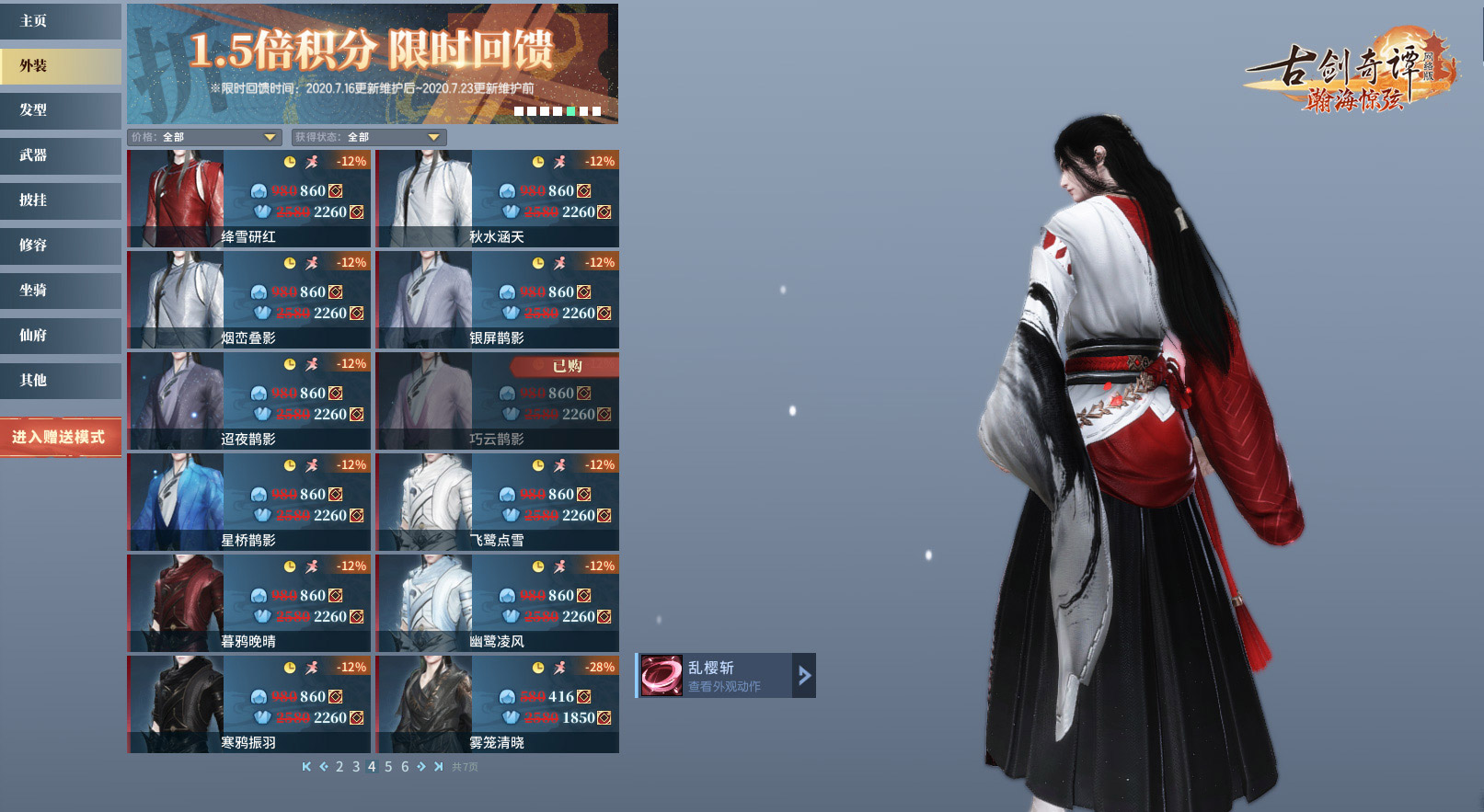Viewport: 1484px width, 812px height.
Task: Select the 暮鸦晚晴 dark red outfit
Action: tap(248, 603)
